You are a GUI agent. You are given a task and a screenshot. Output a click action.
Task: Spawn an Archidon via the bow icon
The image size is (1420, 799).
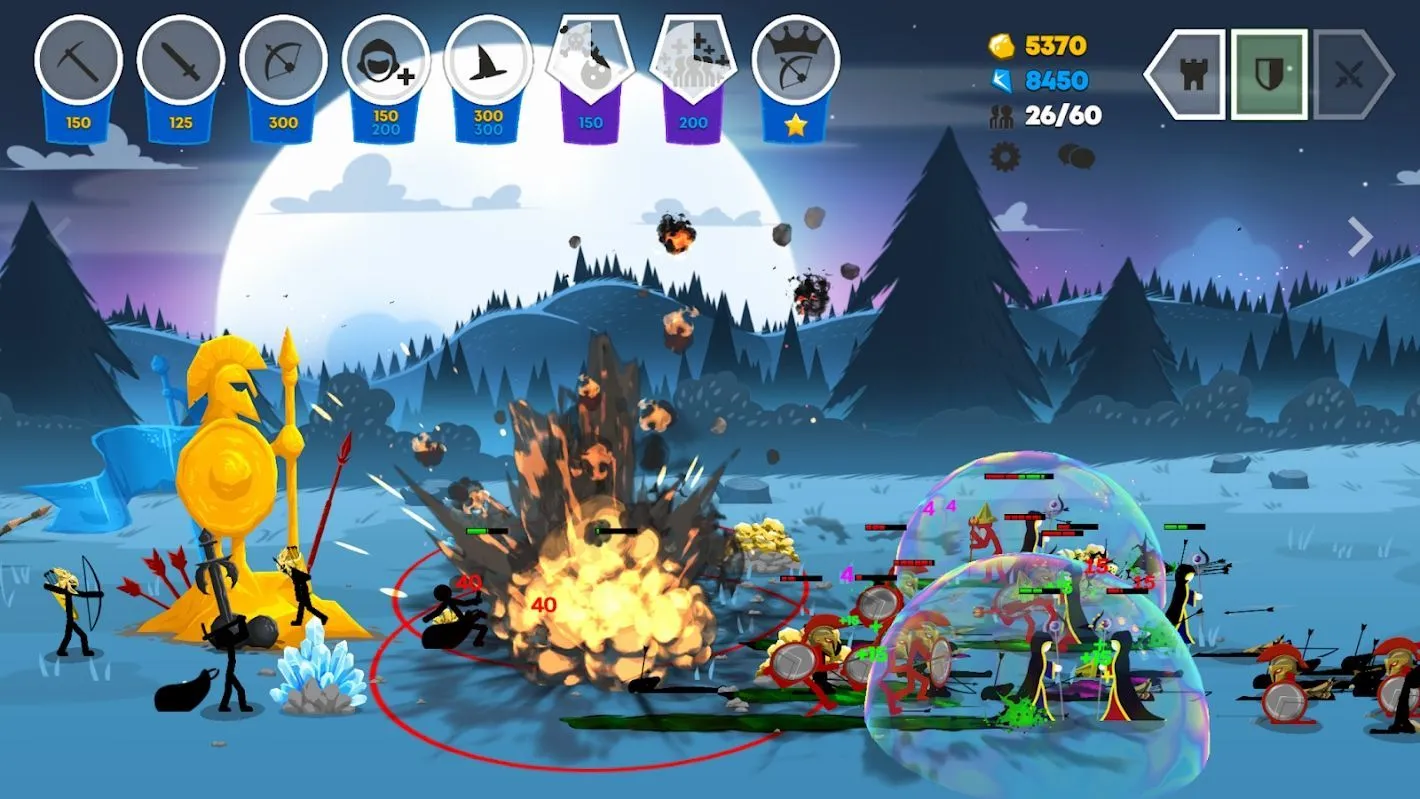282,60
